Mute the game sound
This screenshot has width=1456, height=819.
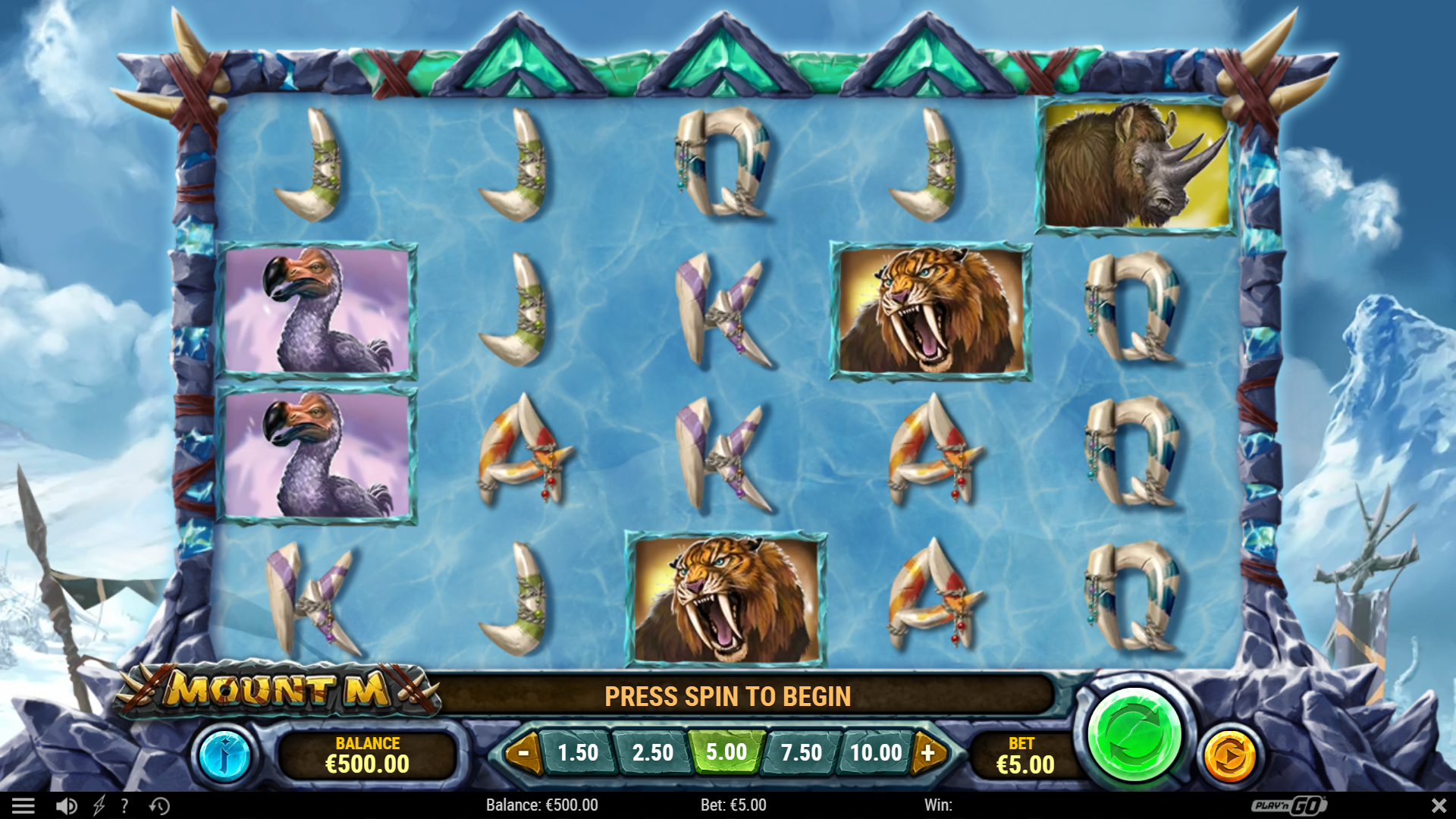[67, 805]
